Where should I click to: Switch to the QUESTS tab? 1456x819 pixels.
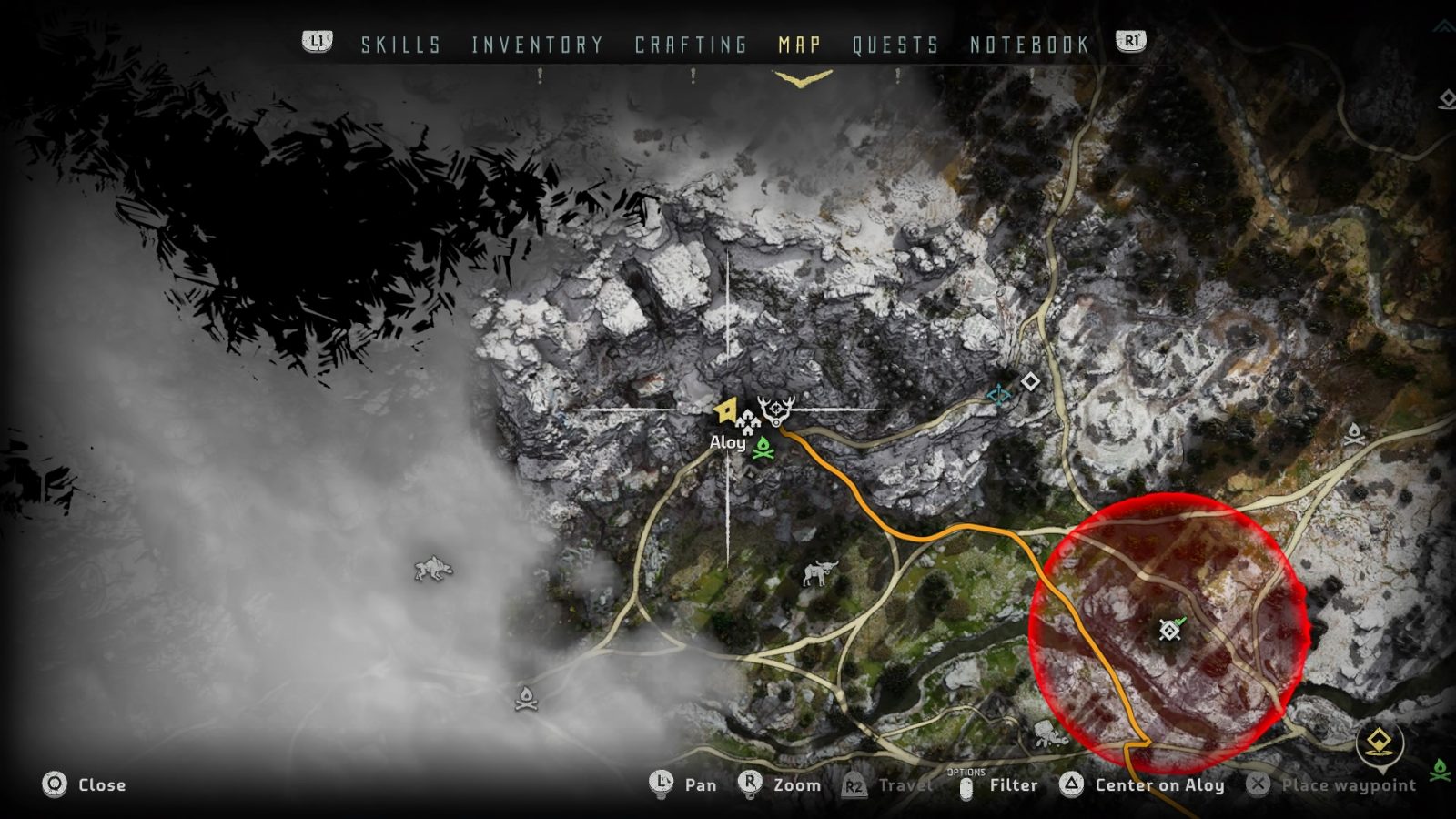tap(895, 42)
